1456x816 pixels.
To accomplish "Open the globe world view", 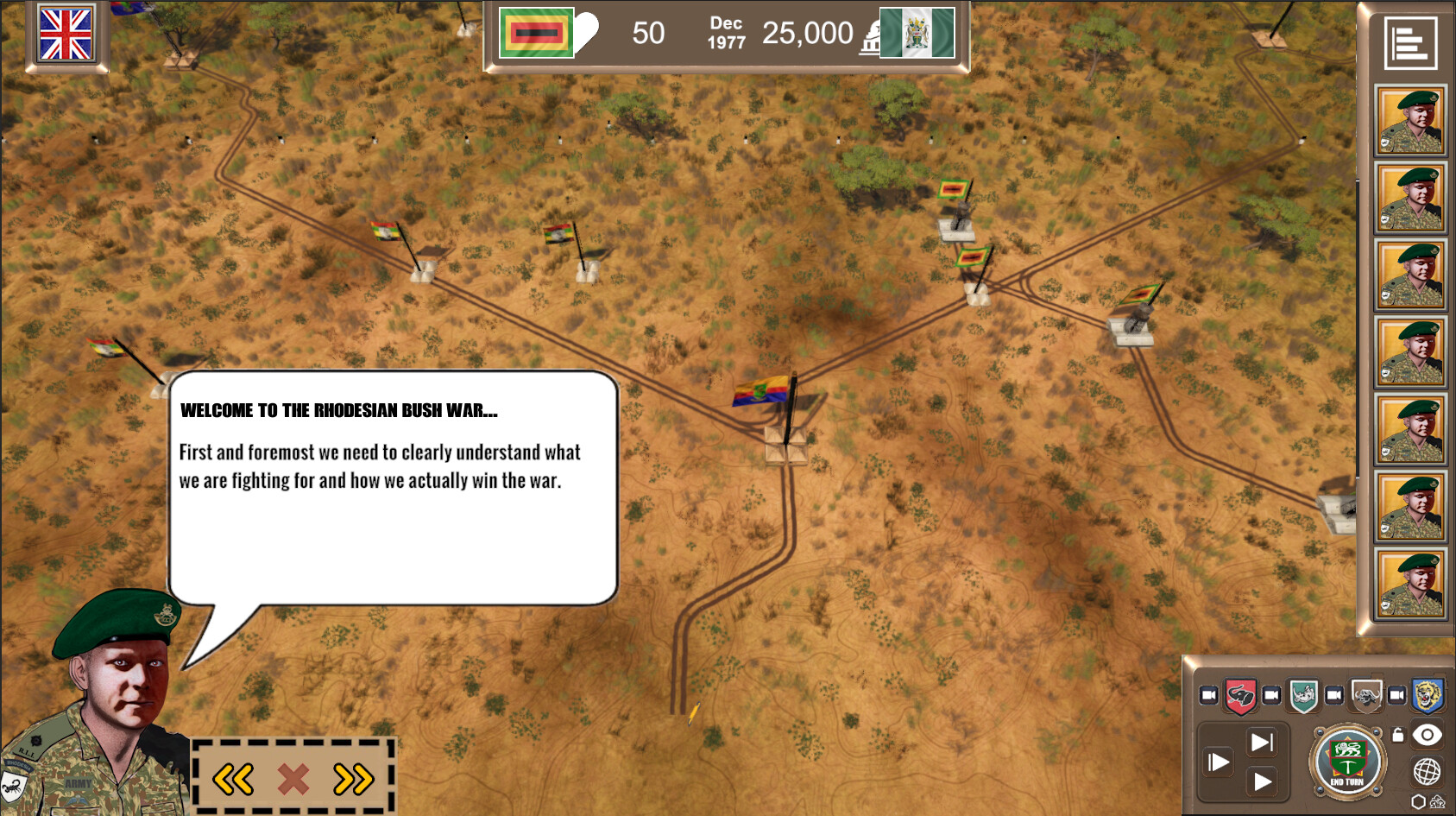I will click(x=1426, y=771).
